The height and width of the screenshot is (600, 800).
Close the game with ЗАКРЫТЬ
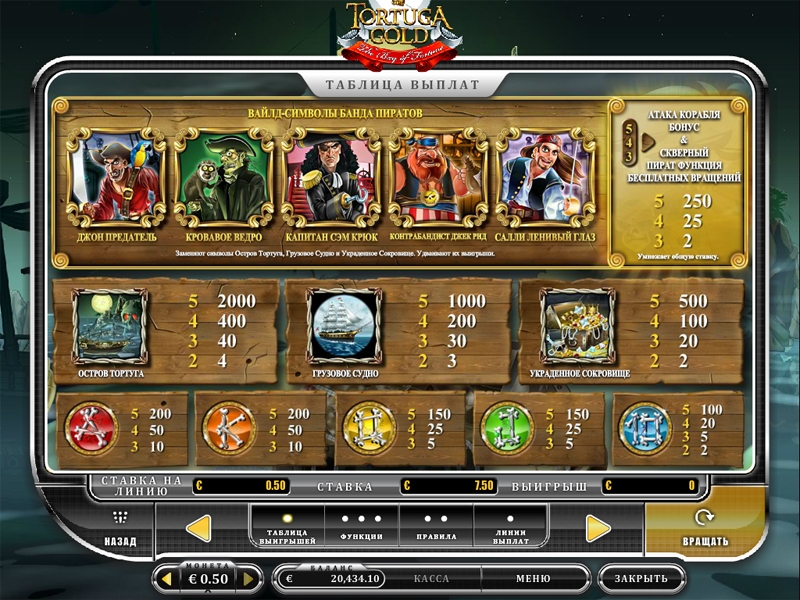(641, 579)
